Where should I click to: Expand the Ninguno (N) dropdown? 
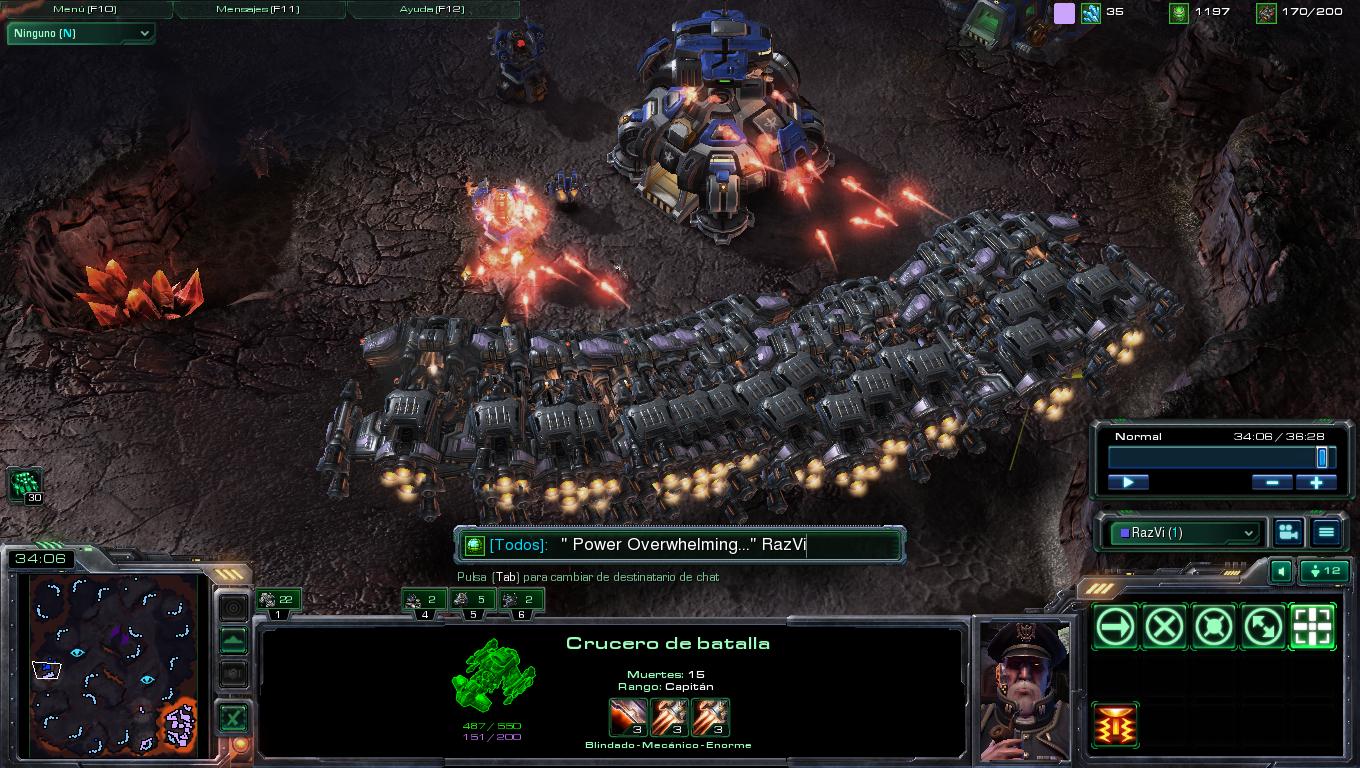click(81, 33)
